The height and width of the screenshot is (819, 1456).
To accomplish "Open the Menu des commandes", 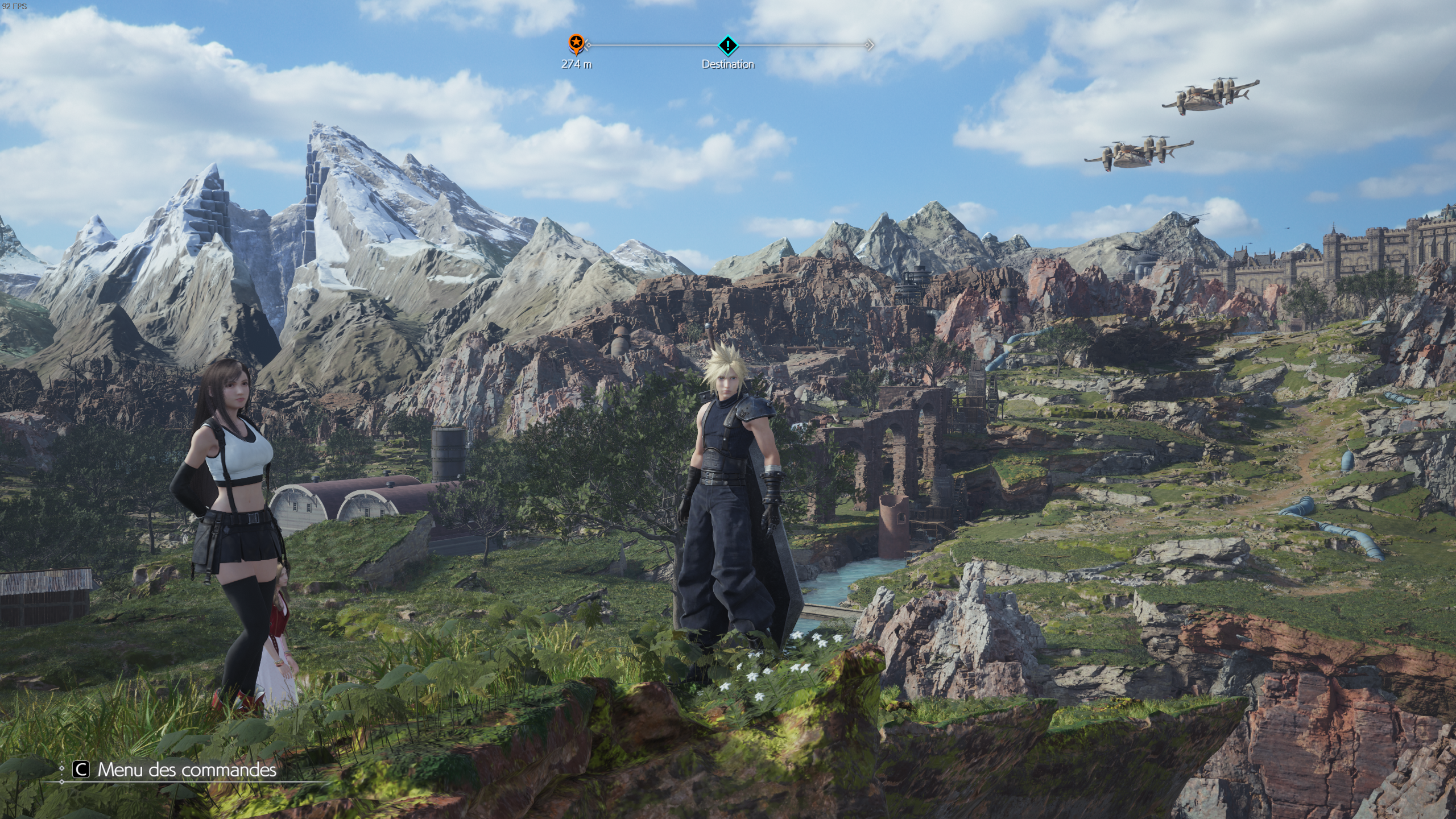I will click(175, 770).
